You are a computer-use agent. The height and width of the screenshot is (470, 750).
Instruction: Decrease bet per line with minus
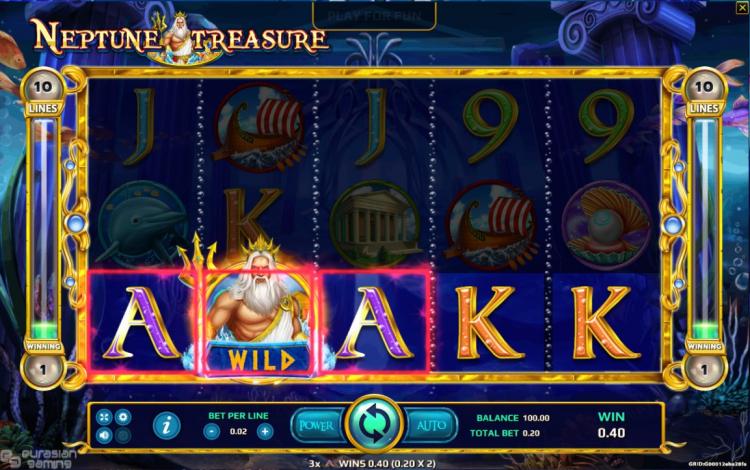tap(212, 431)
